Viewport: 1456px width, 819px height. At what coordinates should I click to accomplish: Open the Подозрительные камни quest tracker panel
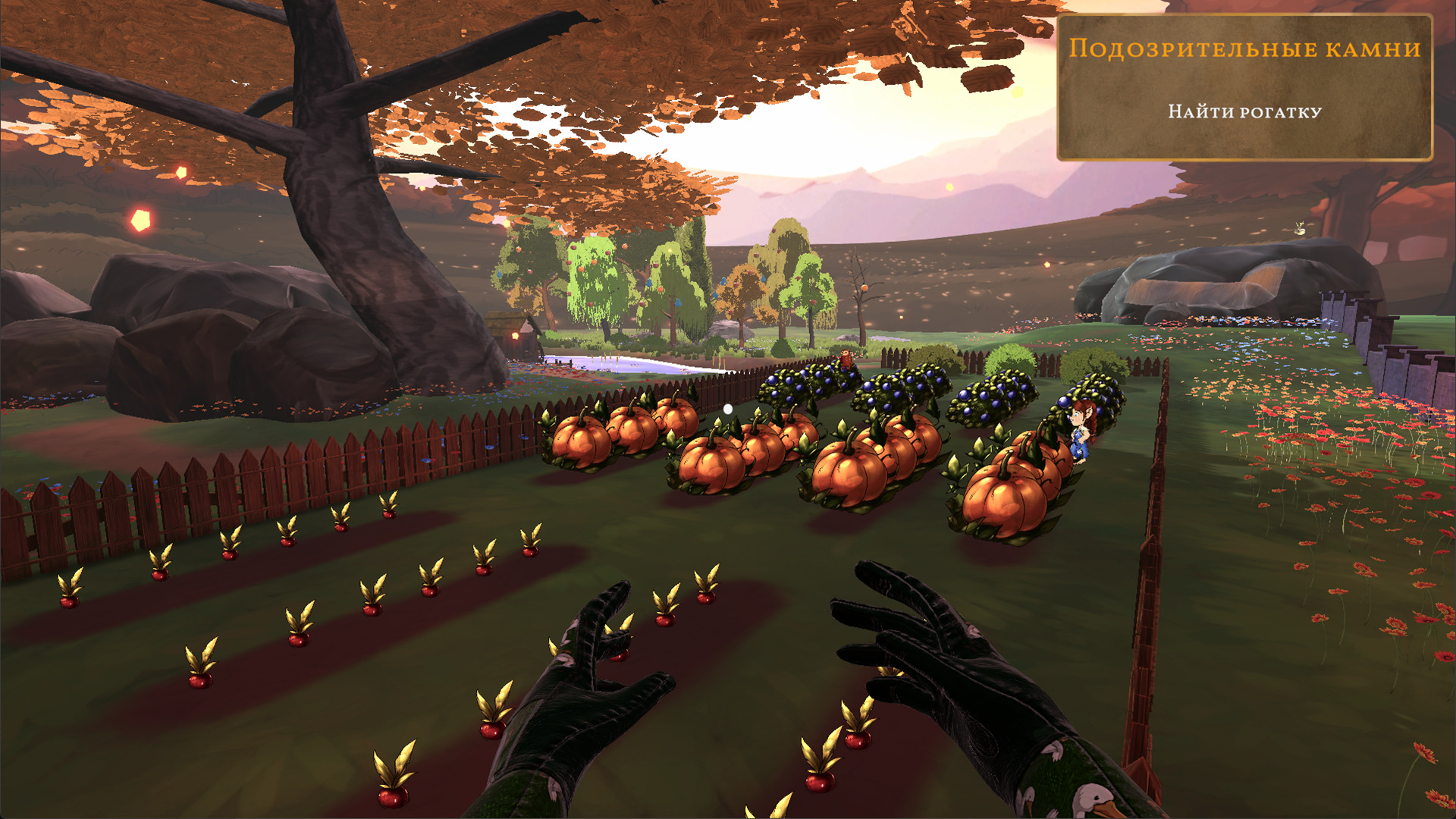(1244, 86)
